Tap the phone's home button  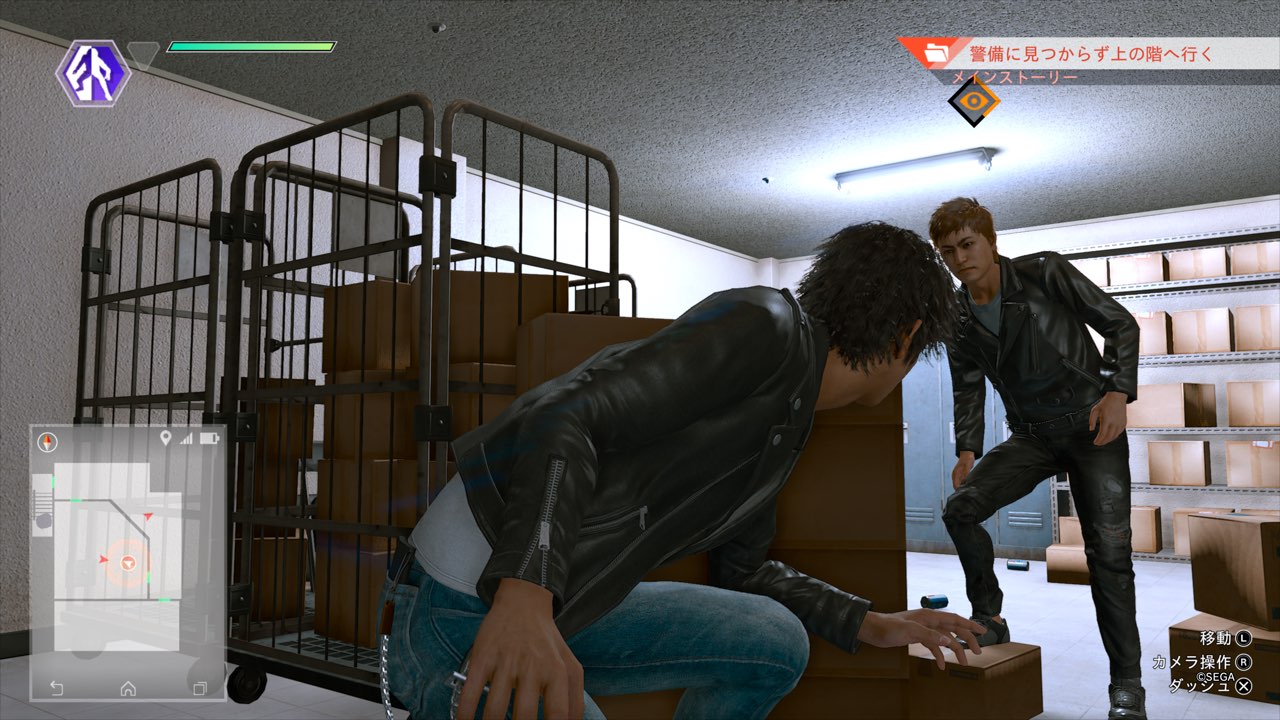tap(128, 688)
